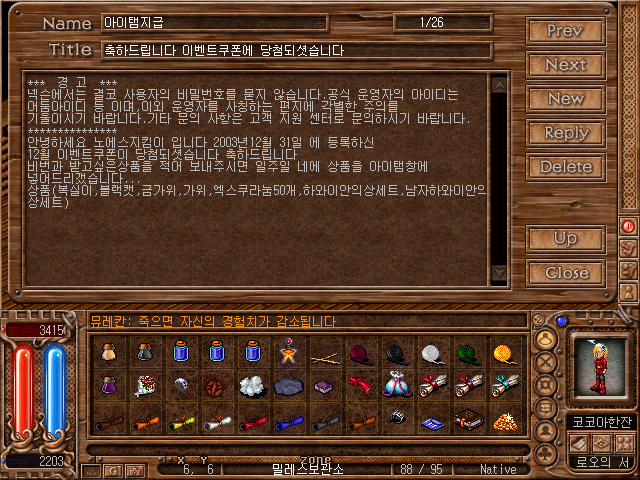This screenshot has height=480, width=640.
Task: Select the gray rock pile item
Action: pyautogui.click(x=289, y=386)
